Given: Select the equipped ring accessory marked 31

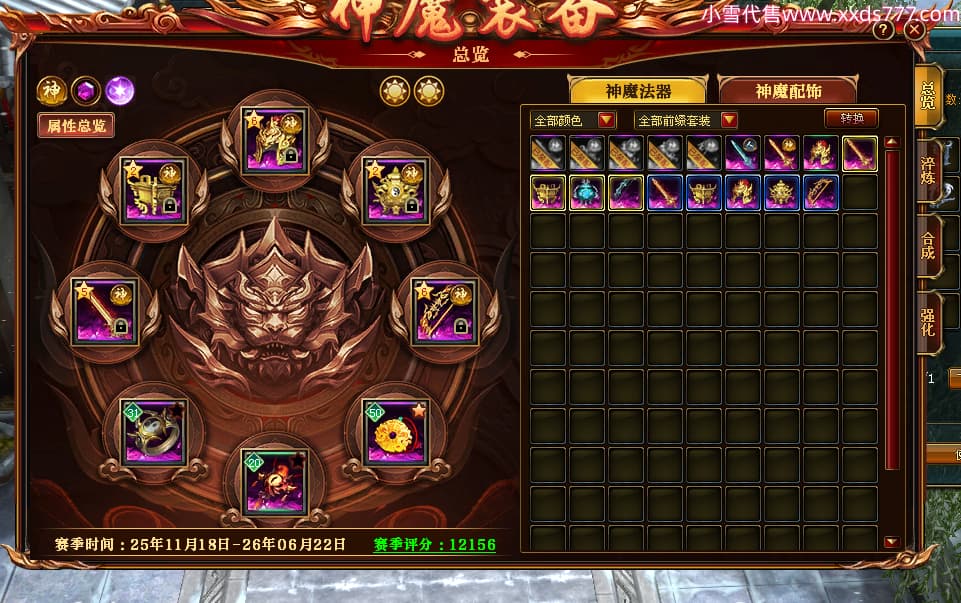Looking at the screenshot, I should [152, 432].
